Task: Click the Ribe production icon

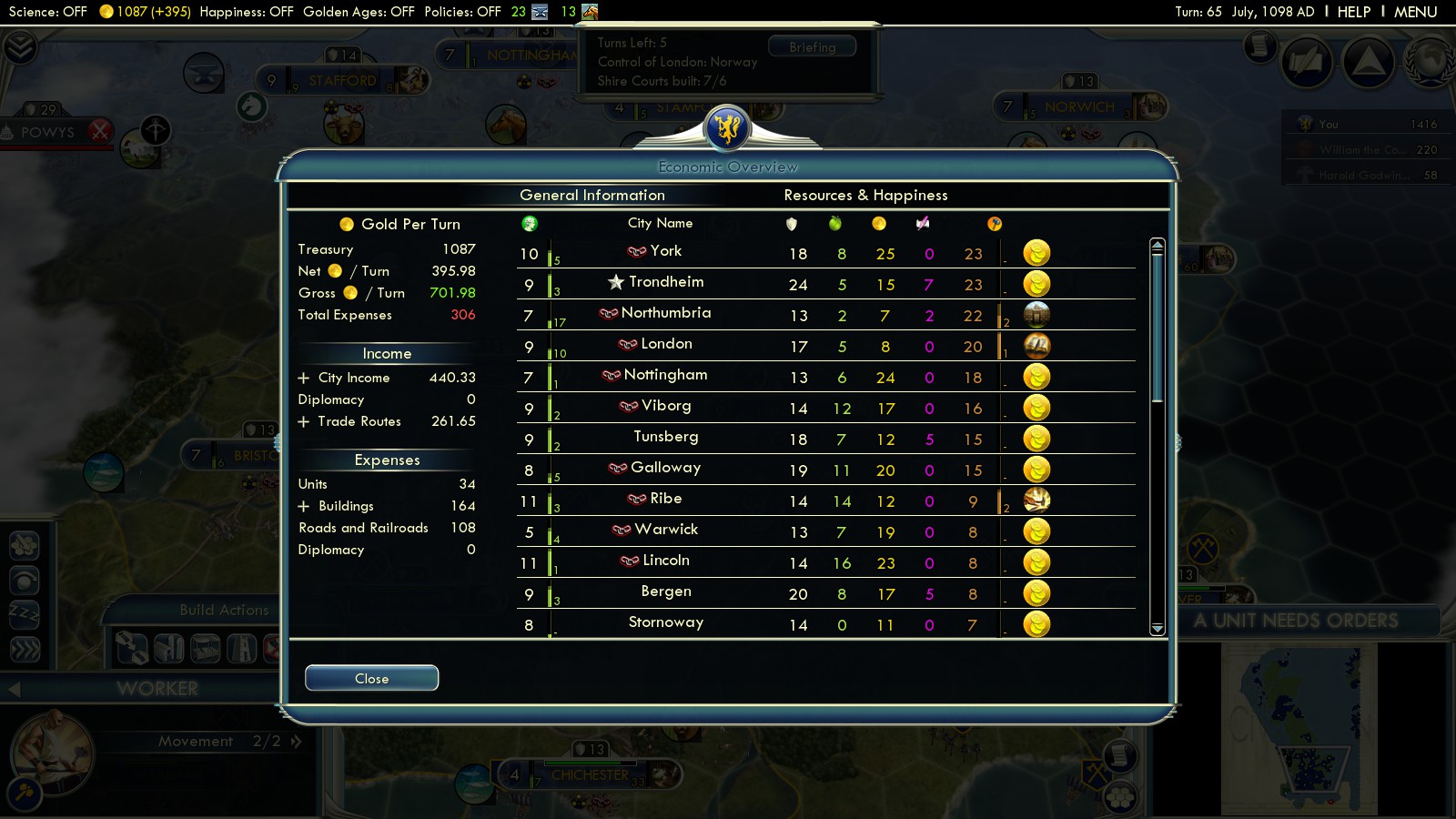Action: pos(1036,500)
